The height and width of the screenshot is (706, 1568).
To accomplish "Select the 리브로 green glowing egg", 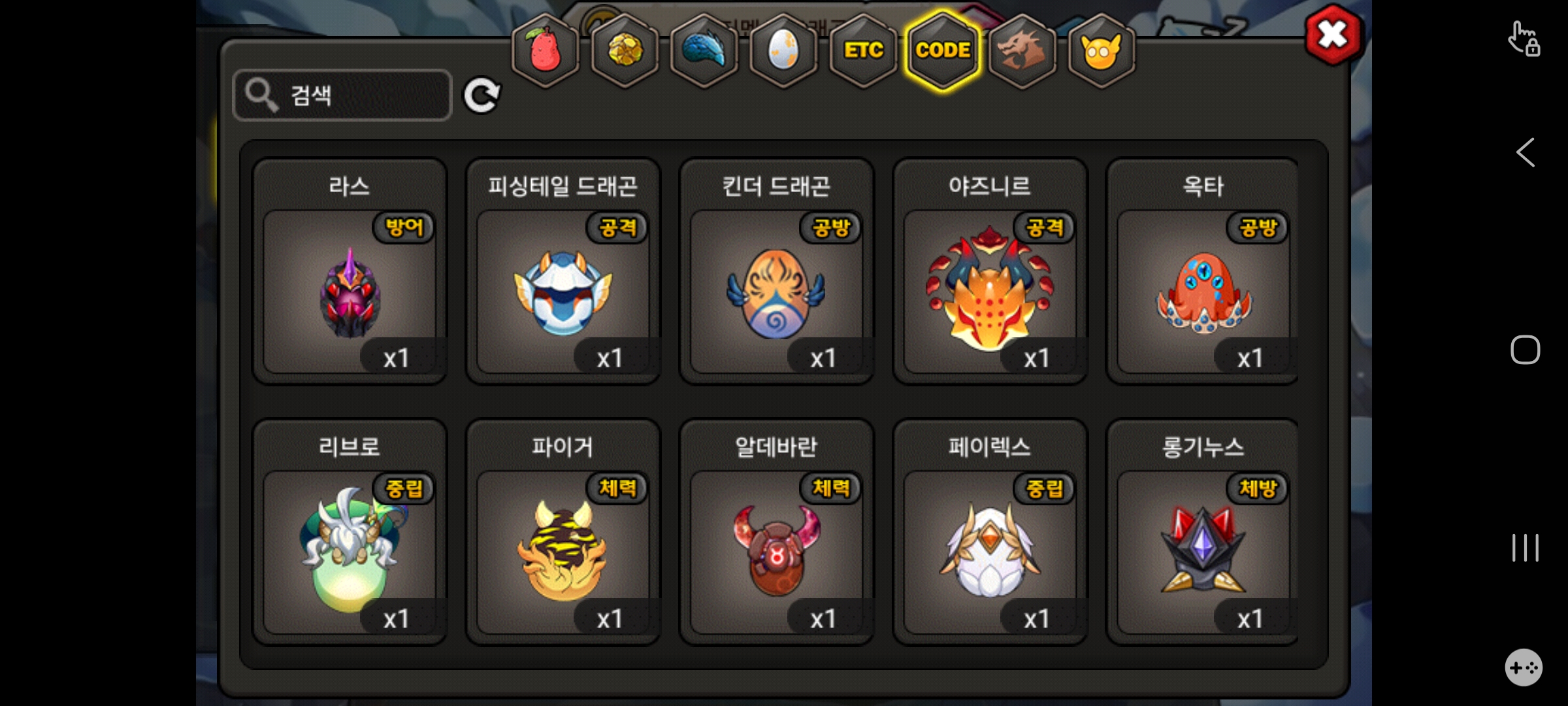I will tap(350, 552).
